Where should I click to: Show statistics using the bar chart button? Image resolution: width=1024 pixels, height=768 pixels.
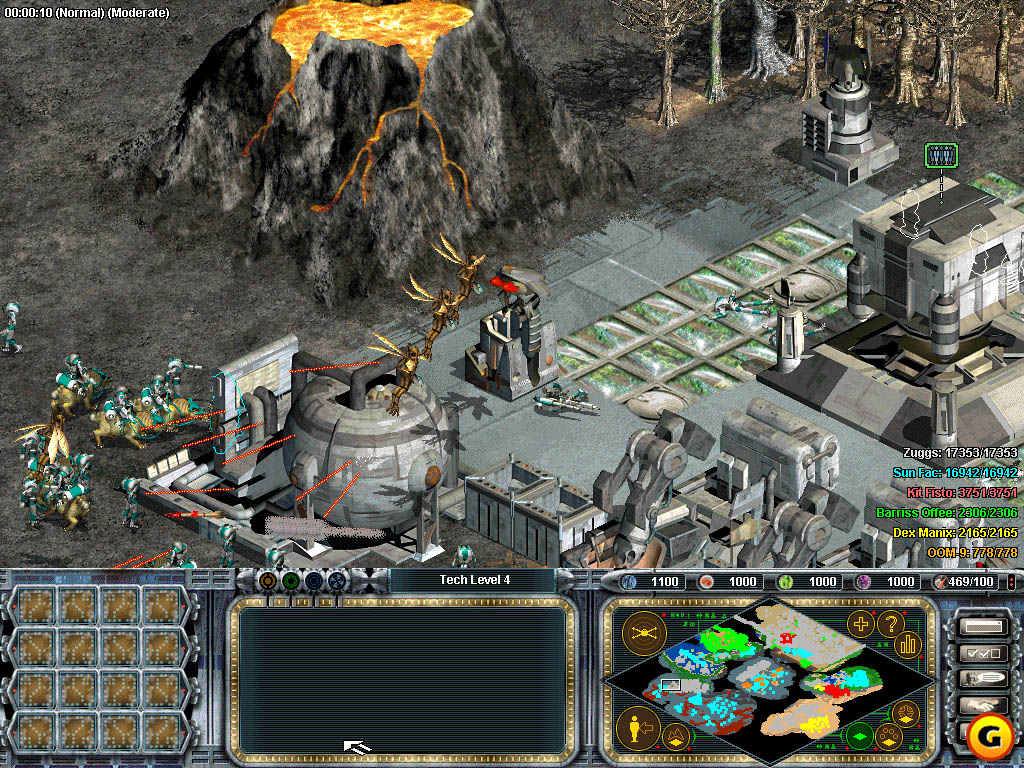908,644
